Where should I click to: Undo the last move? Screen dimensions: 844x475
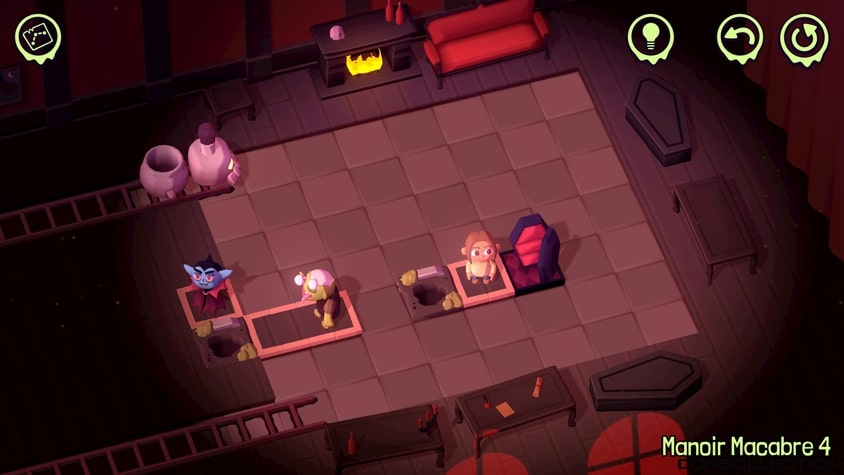click(740, 38)
